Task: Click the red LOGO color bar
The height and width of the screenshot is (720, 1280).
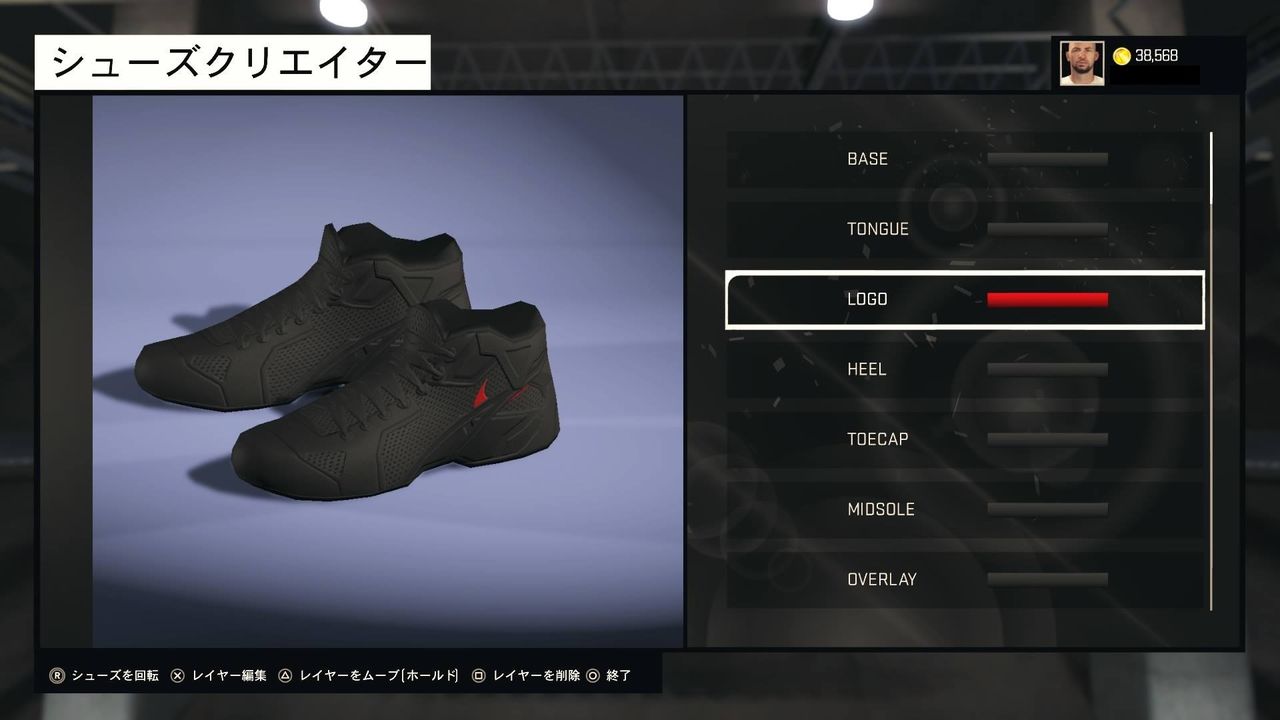Action: 1046,298
